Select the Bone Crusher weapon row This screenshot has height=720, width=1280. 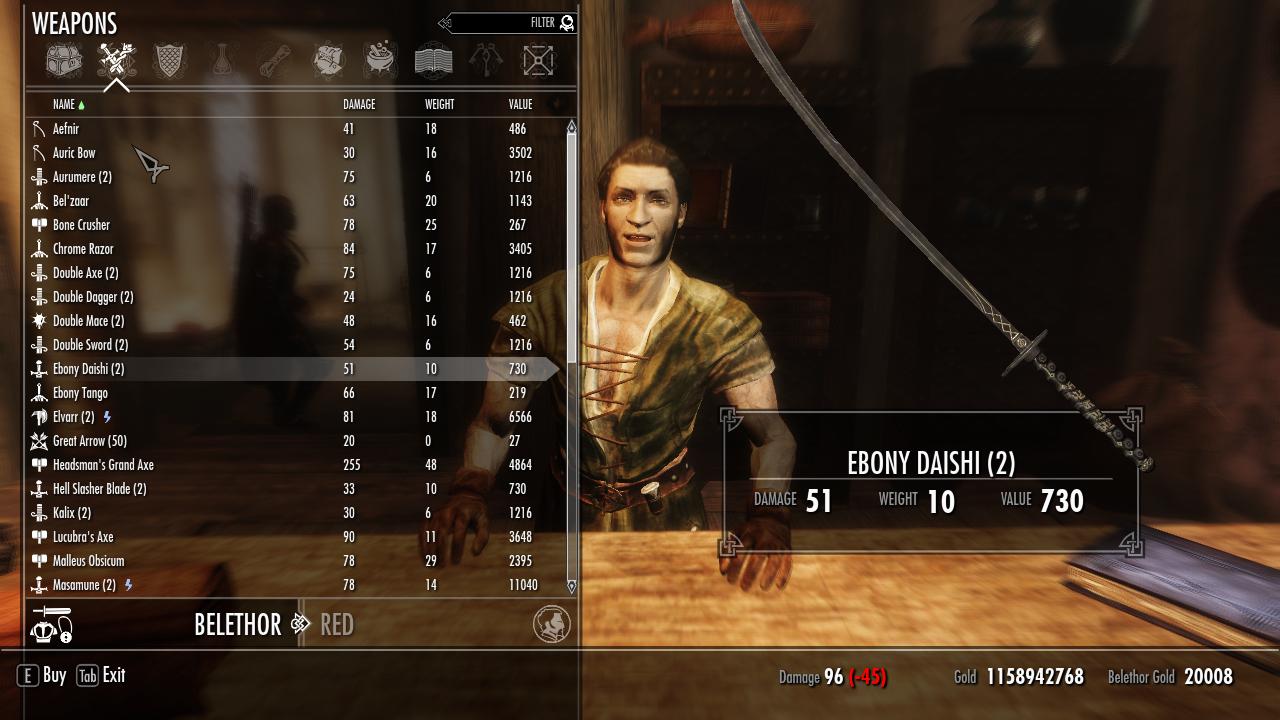pyautogui.click(x=81, y=225)
